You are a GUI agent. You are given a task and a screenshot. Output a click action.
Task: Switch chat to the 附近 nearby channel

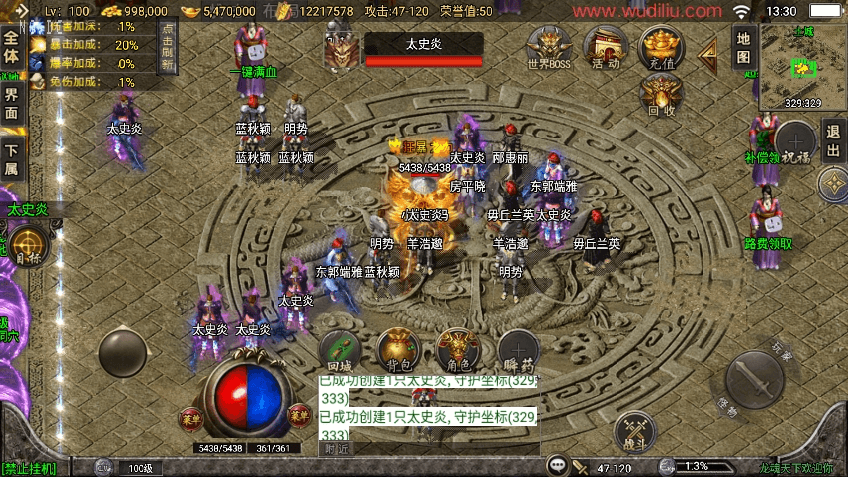point(337,449)
